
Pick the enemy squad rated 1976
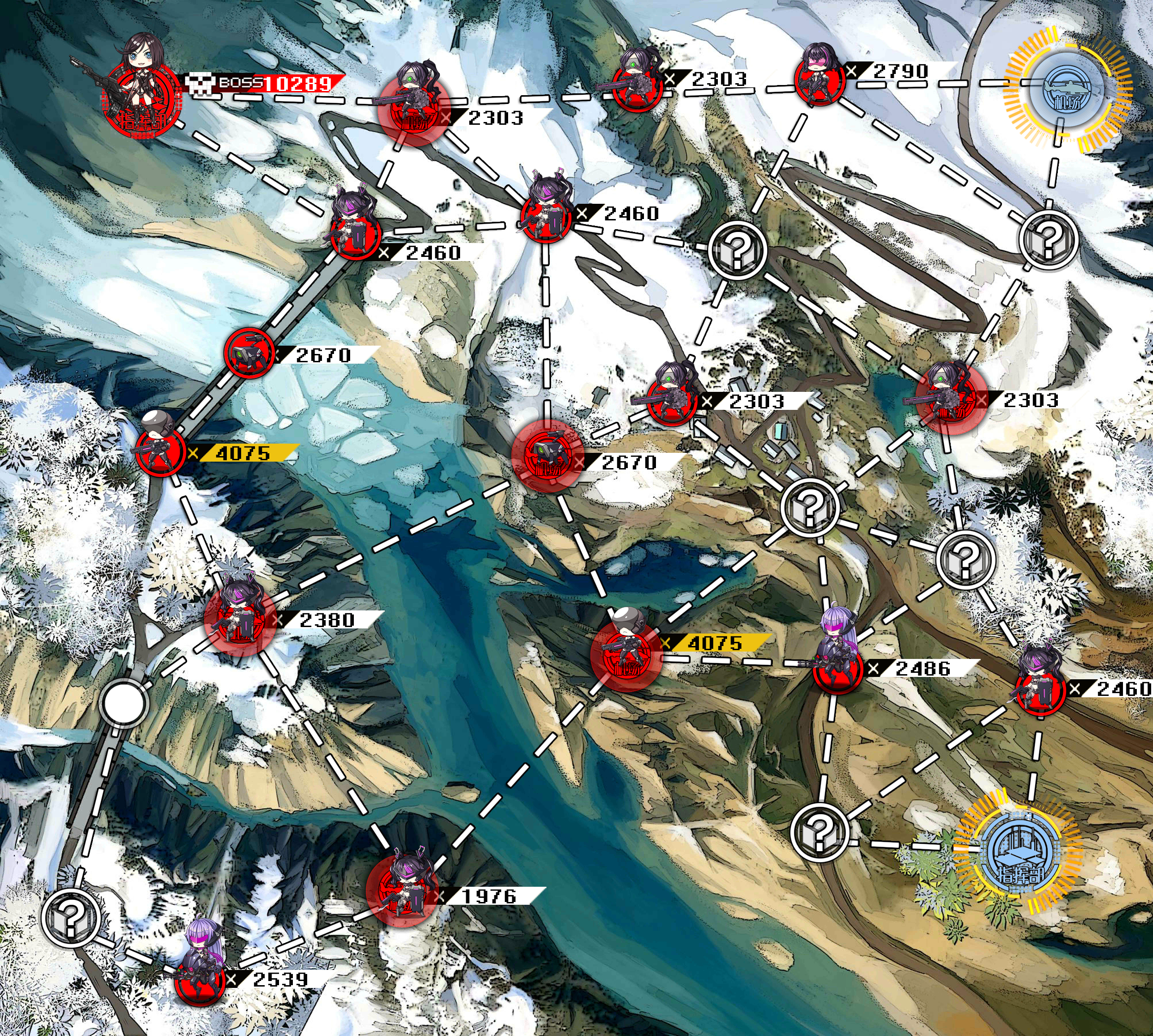click(402, 890)
